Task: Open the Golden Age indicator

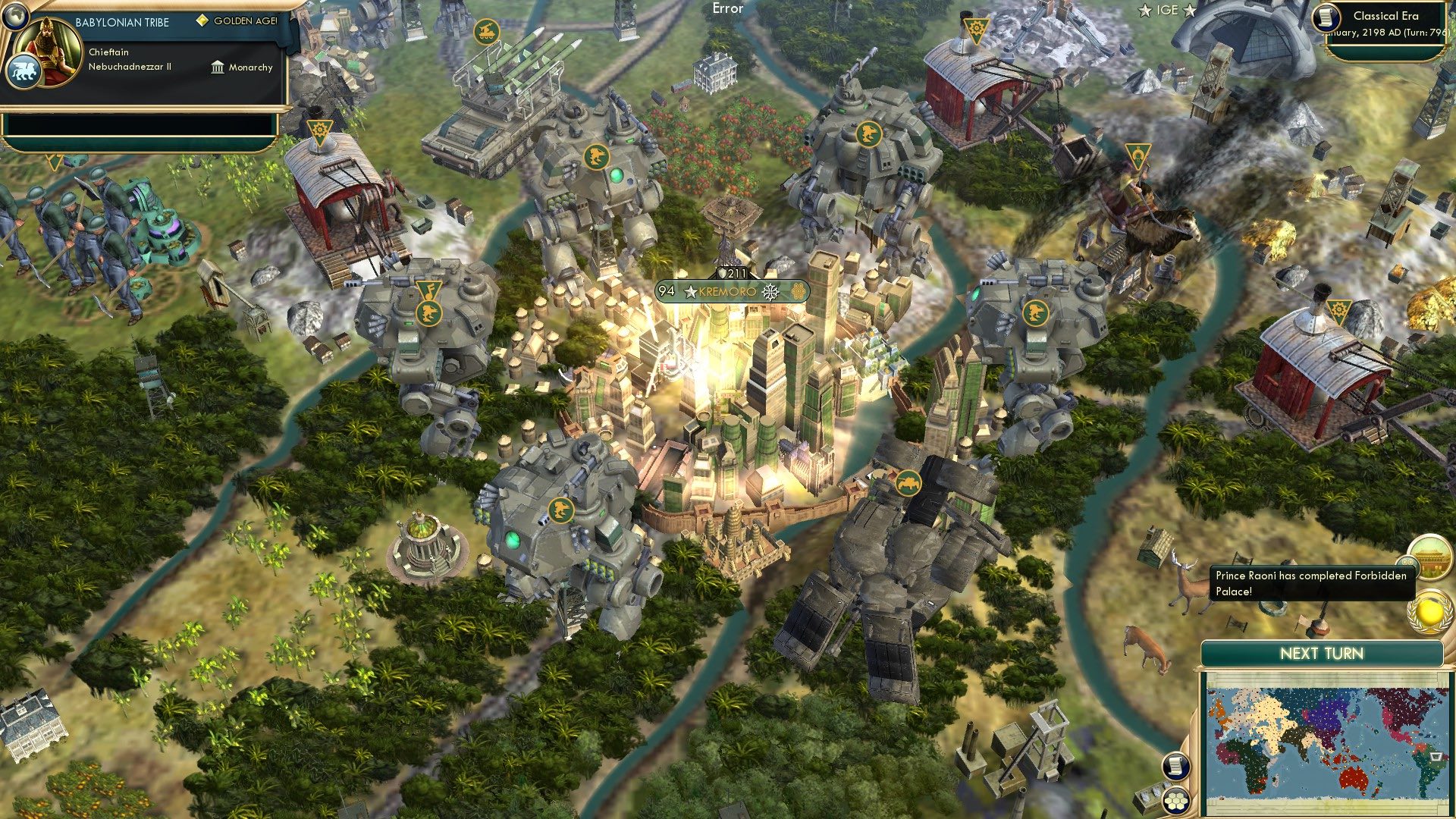Action: (238, 23)
